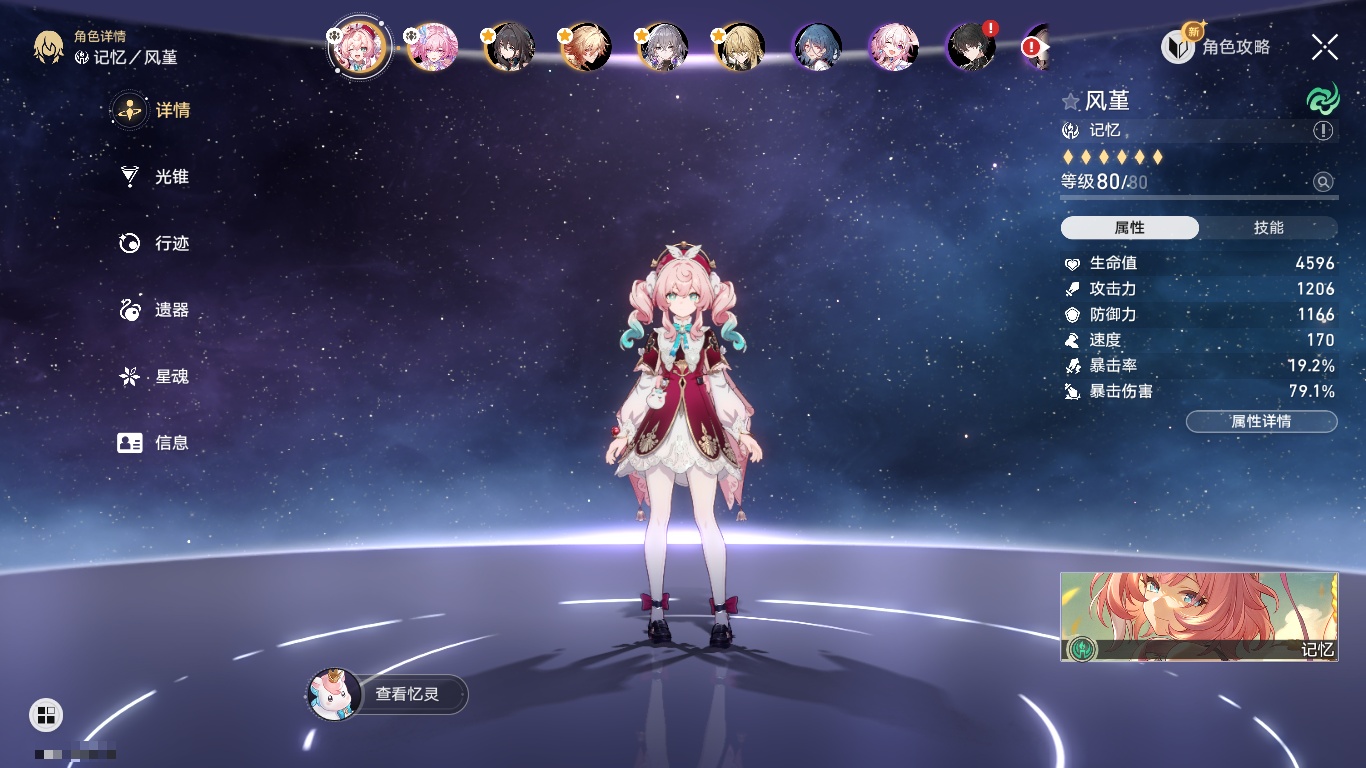
Task: Click the level magnifier icon
Action: pyautogui.click(x=1323, y=182)
